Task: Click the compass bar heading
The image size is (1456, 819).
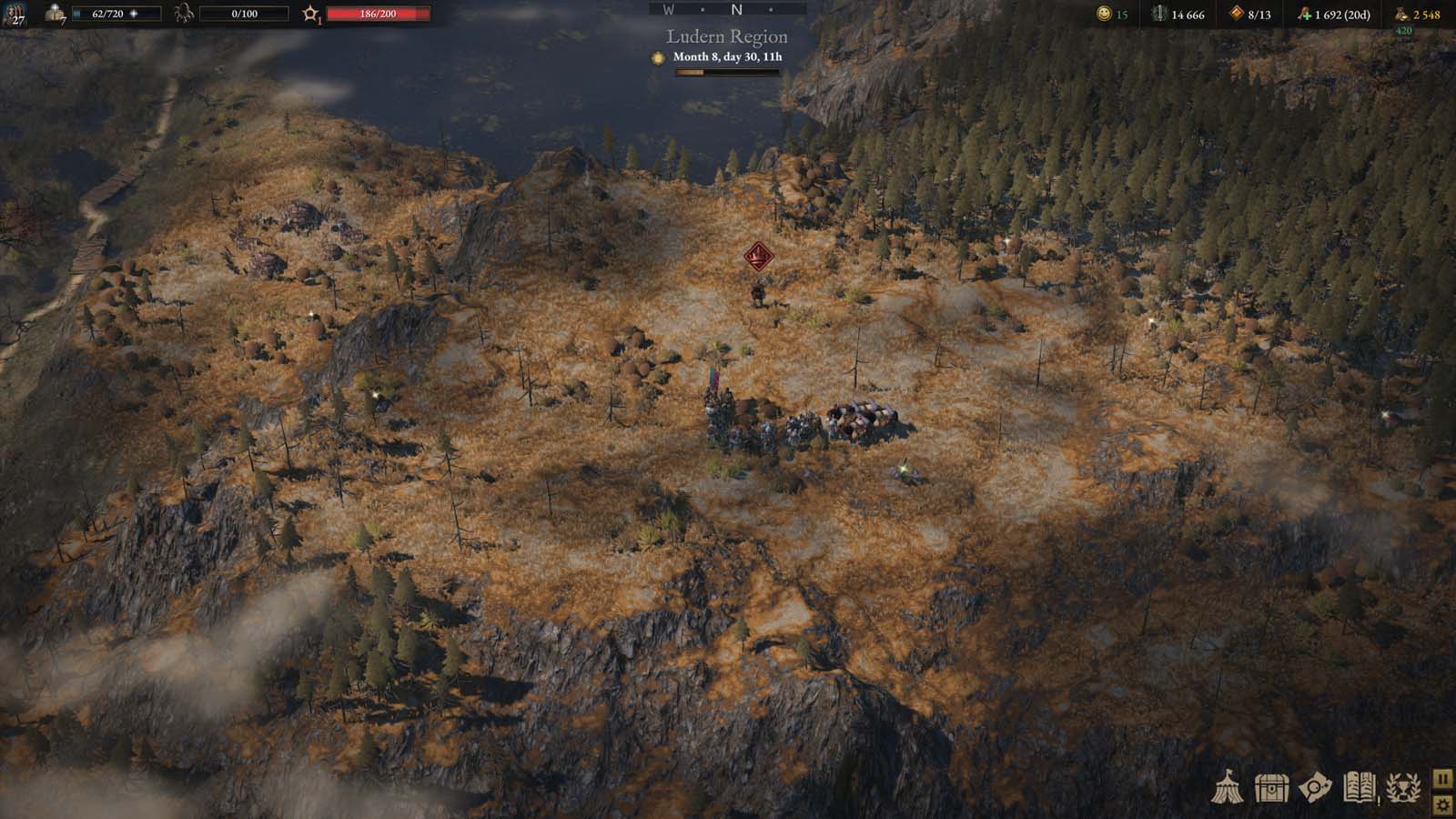Action: pyautogui.click(x=728, y=10)
